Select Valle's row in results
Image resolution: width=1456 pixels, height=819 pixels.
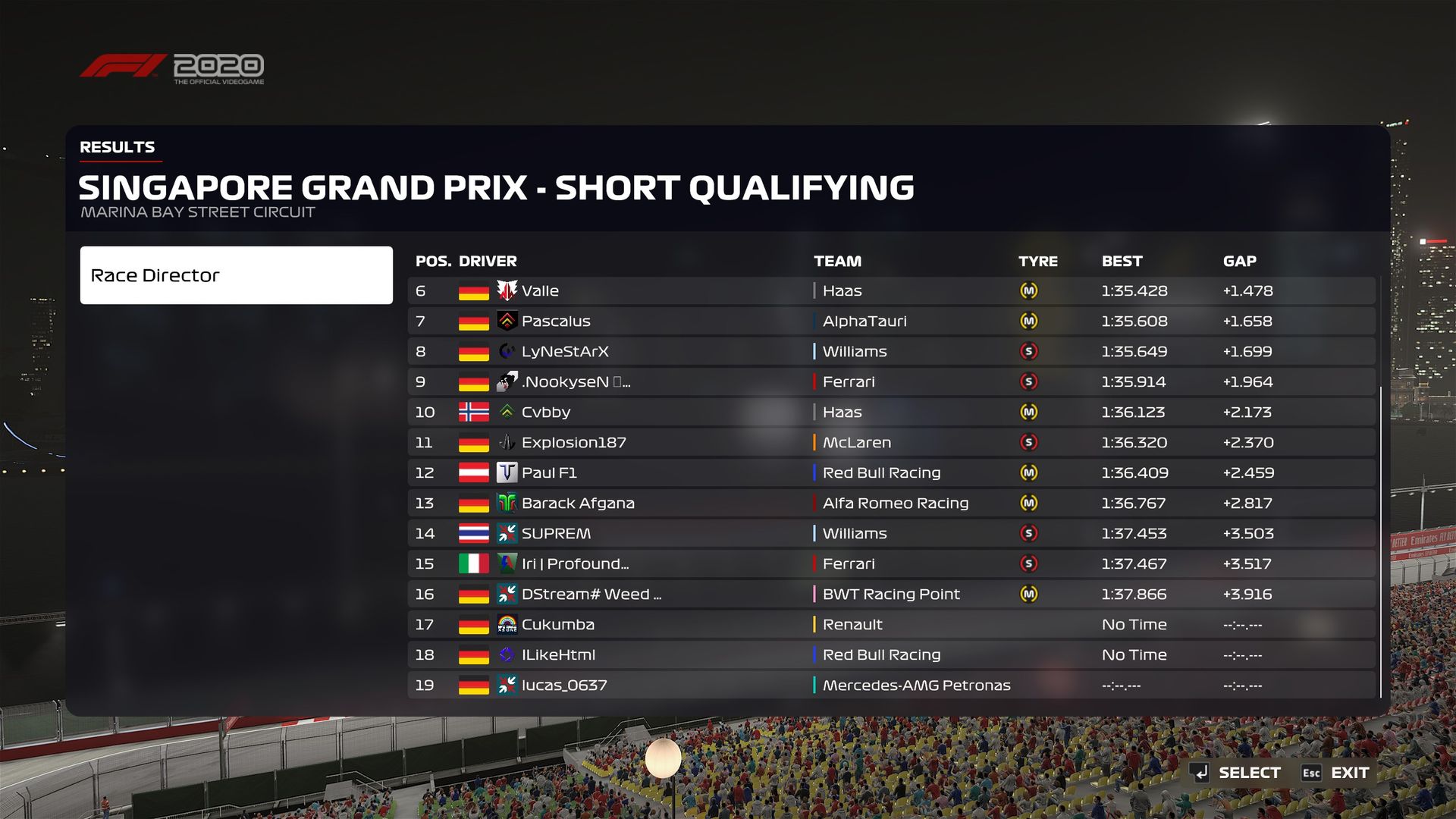pos(890,291)
